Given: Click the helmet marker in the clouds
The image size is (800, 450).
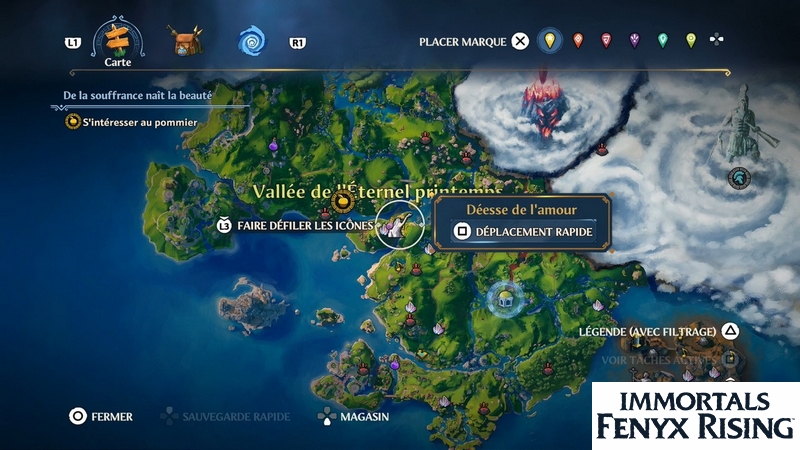Looking at the screenshot, I should 740,177.
